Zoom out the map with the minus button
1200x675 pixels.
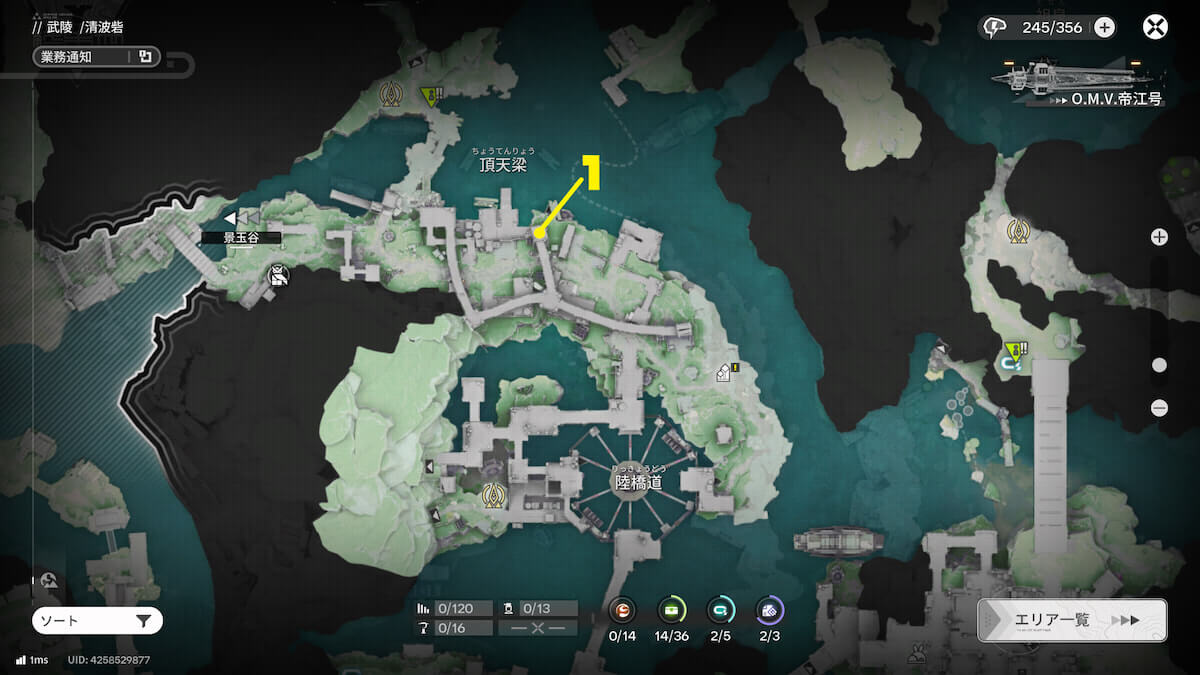[1159, 407]
